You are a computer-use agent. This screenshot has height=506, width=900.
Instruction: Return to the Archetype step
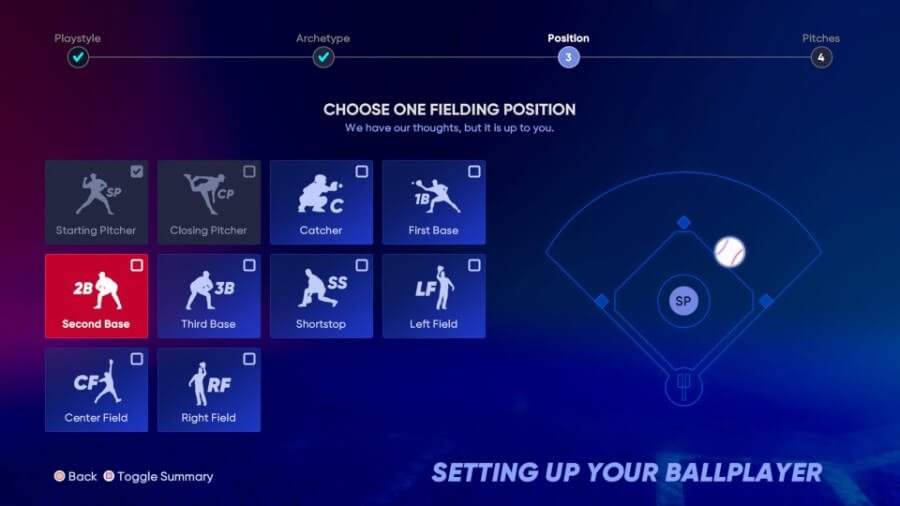click(323, 57)
